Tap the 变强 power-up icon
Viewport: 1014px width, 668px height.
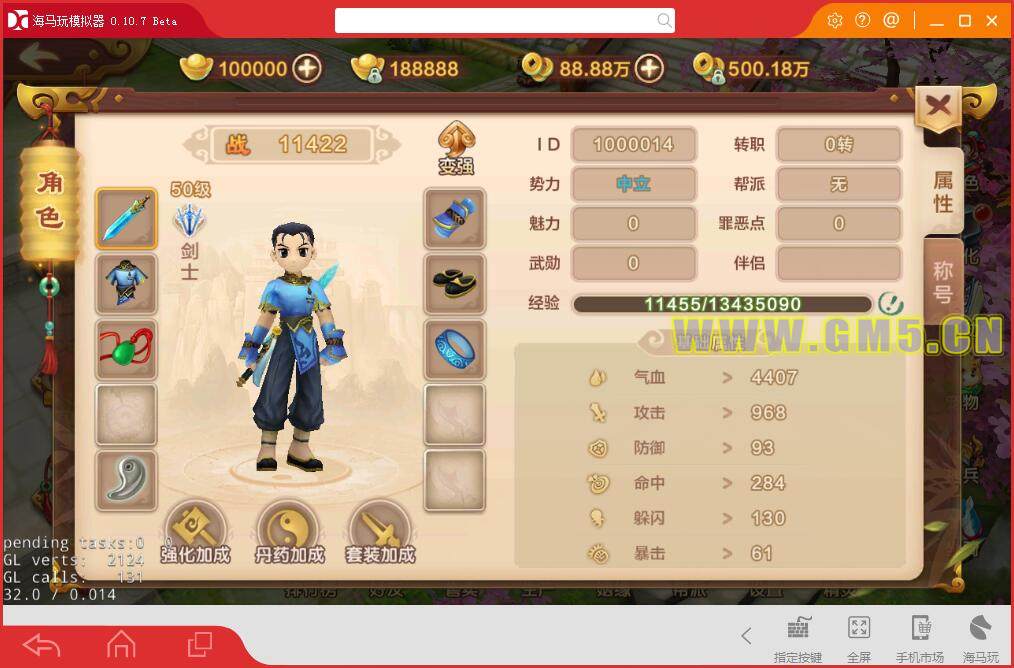pos(456,148)
